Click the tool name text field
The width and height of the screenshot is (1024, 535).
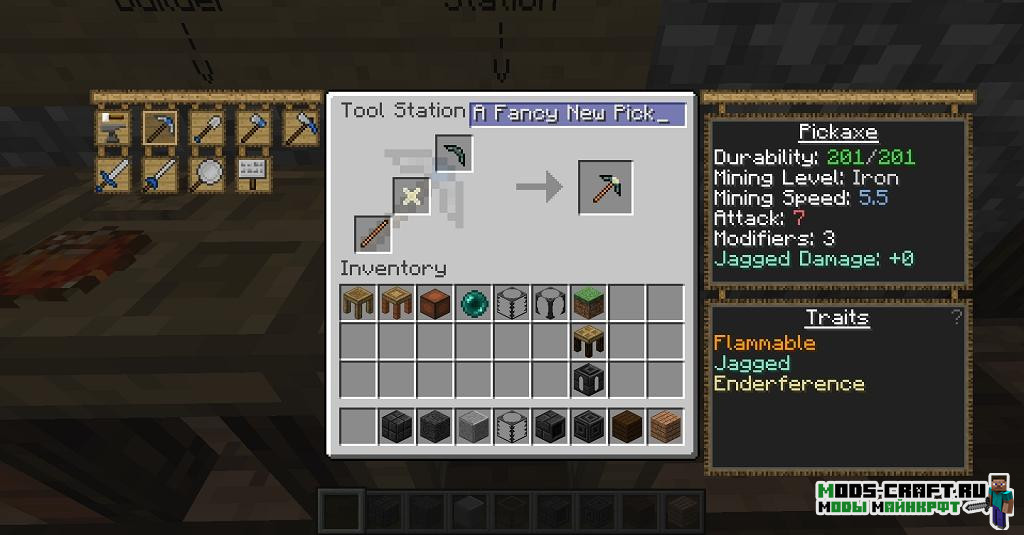click(x=577, y=114)
